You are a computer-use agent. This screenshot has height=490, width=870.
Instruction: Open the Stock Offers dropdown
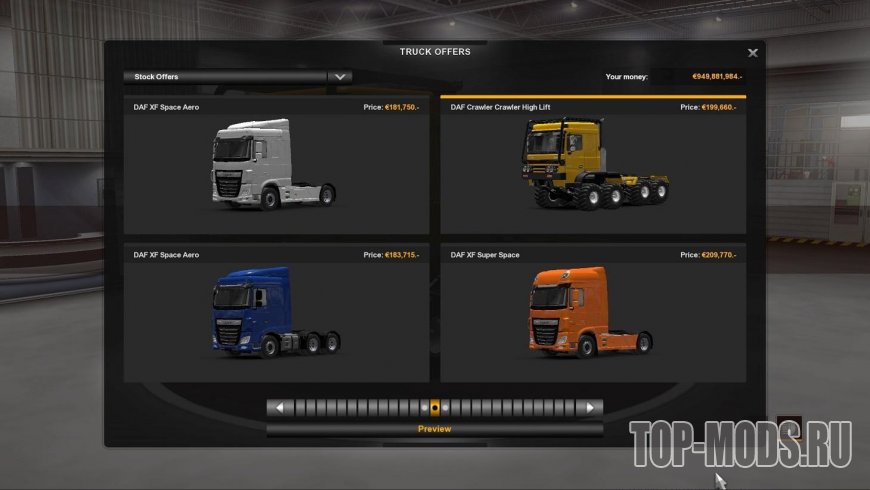[x=340, y=76]
